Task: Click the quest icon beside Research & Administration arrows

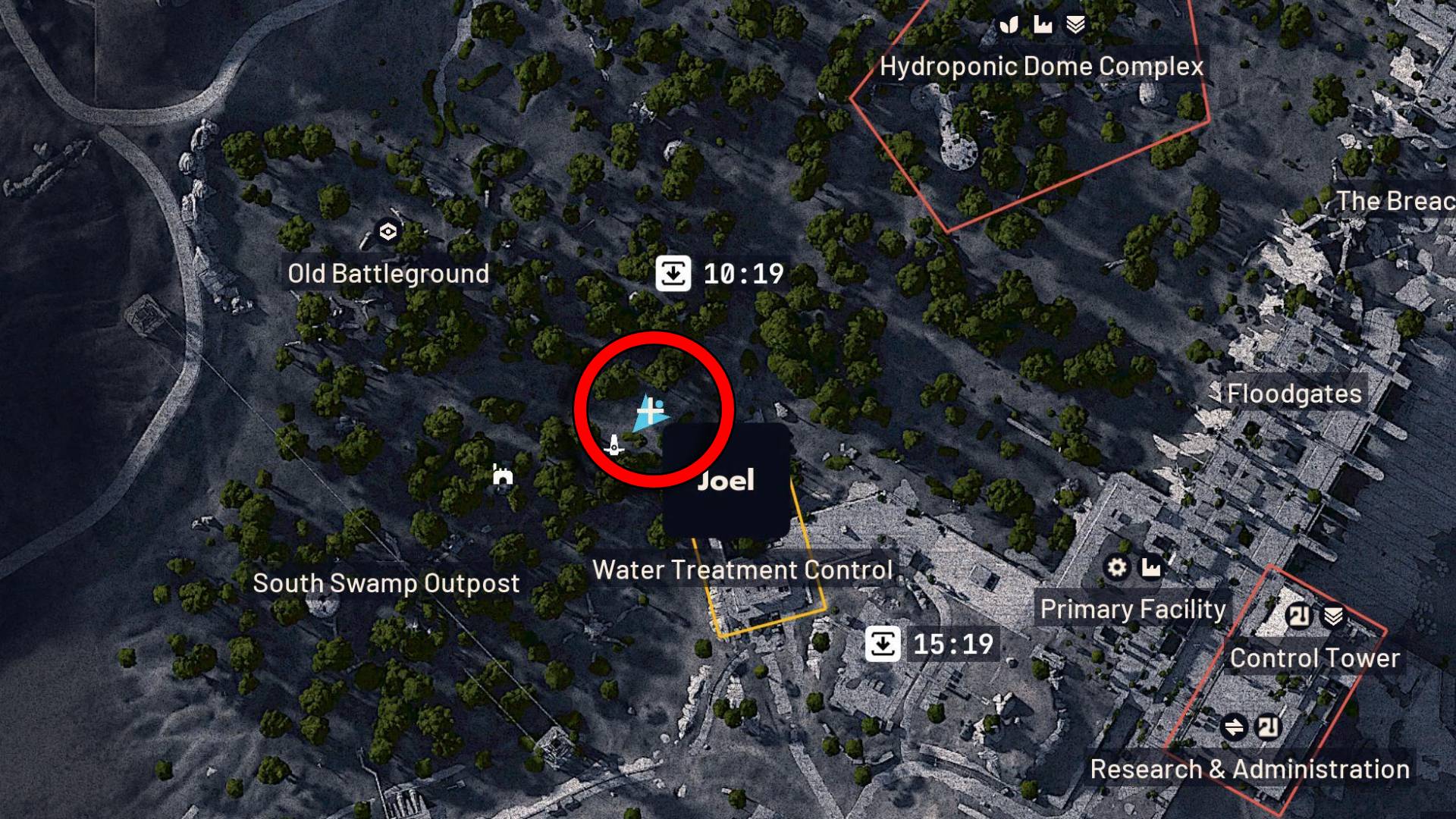Action: tap(1269, 726)
